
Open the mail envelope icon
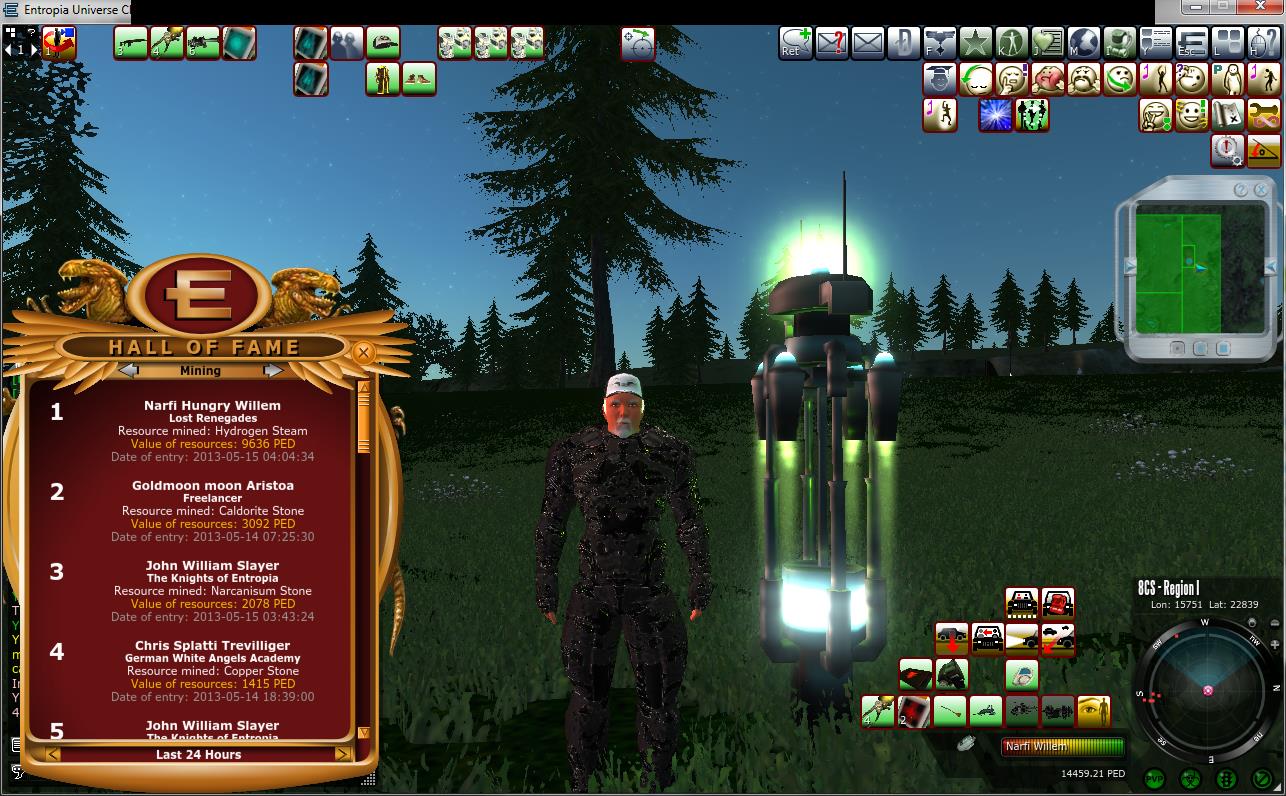click(868, 43)
